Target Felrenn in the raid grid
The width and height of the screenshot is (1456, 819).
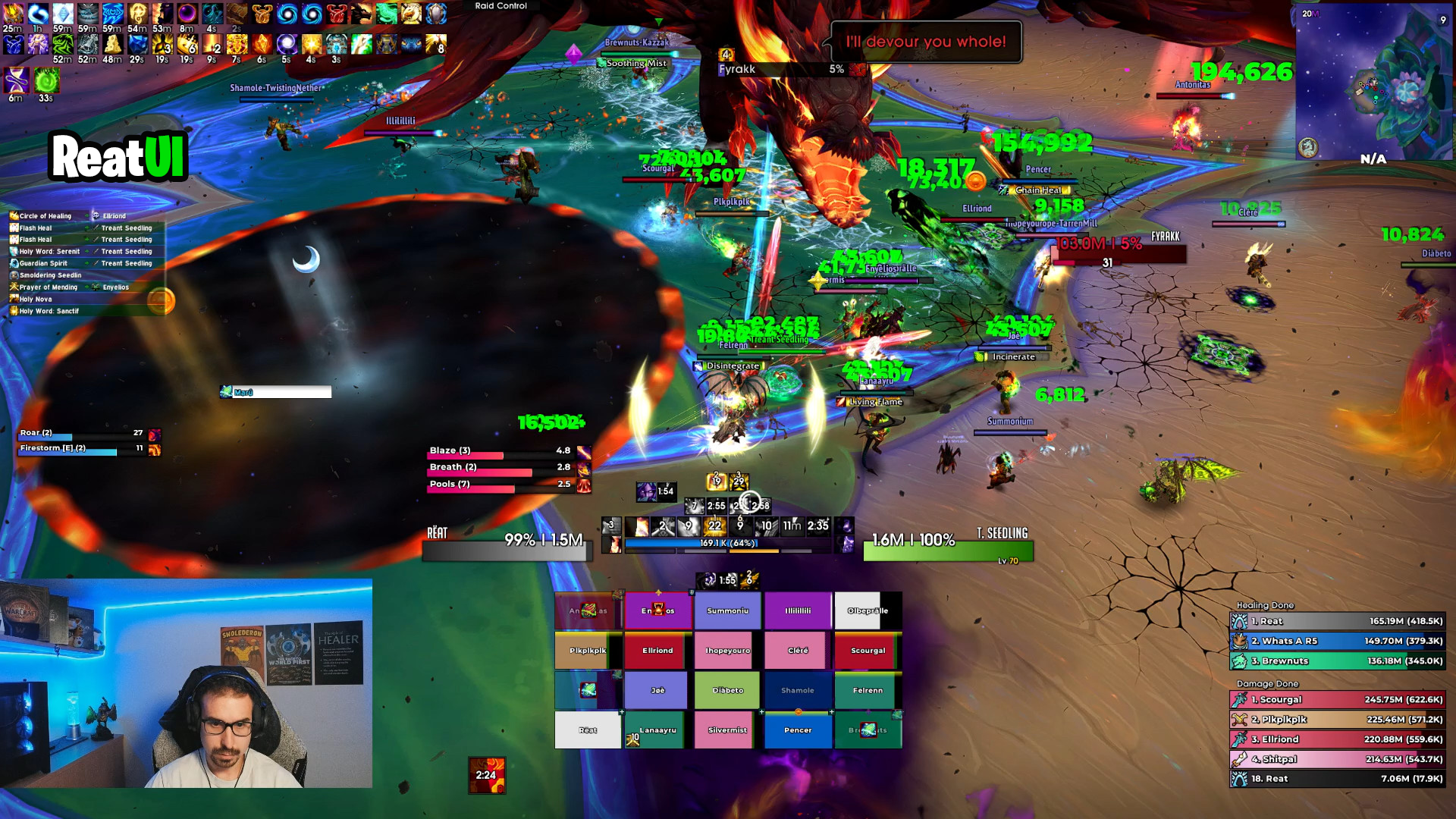click(868, 690)
